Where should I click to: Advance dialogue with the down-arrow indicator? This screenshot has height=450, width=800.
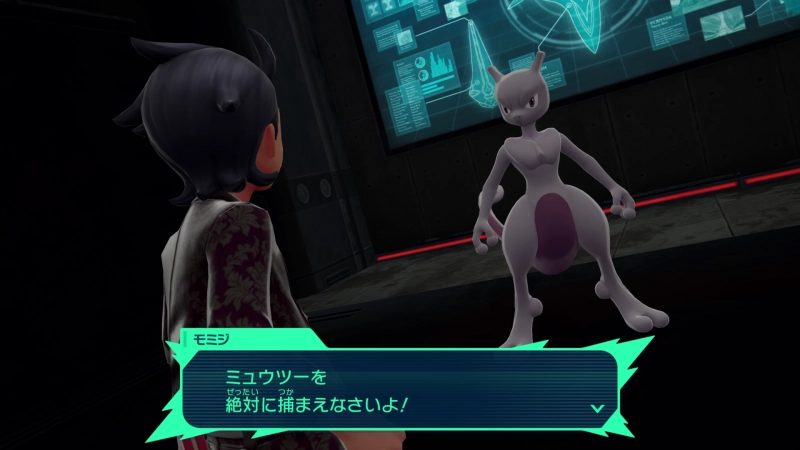597,408
